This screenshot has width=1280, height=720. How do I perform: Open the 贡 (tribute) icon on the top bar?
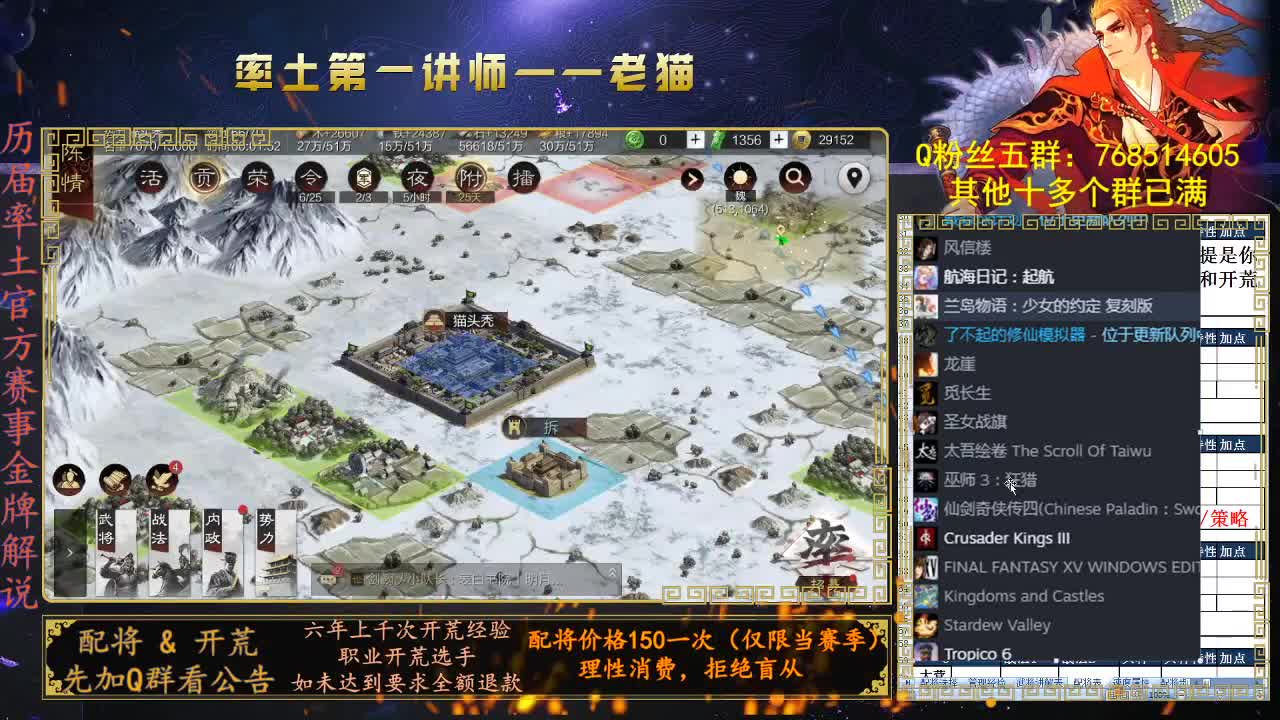(203, 178)
